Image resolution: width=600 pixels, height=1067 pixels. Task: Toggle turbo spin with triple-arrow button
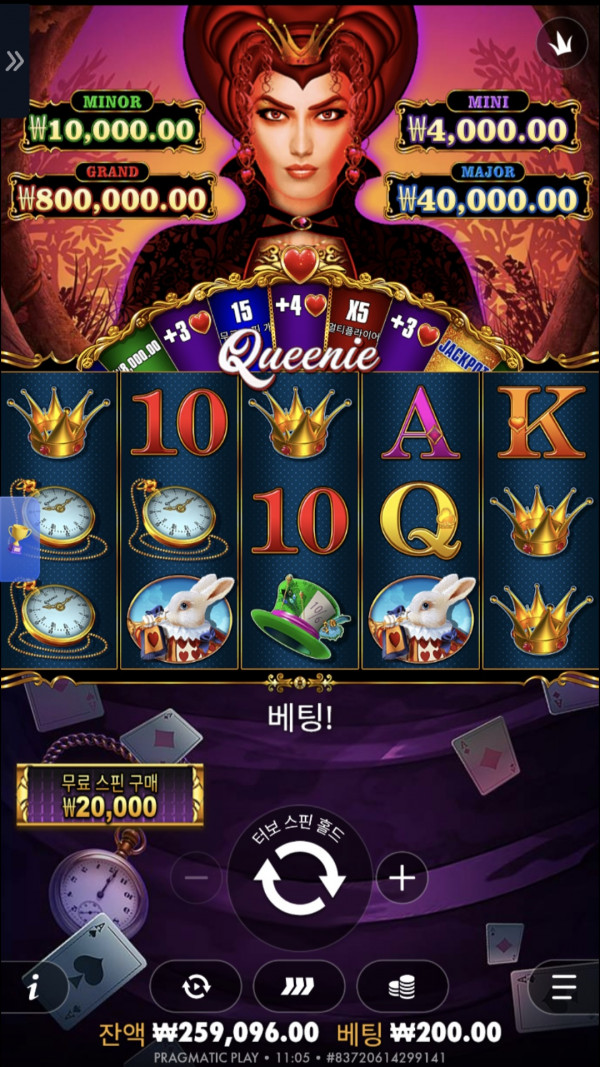point(299,987)
